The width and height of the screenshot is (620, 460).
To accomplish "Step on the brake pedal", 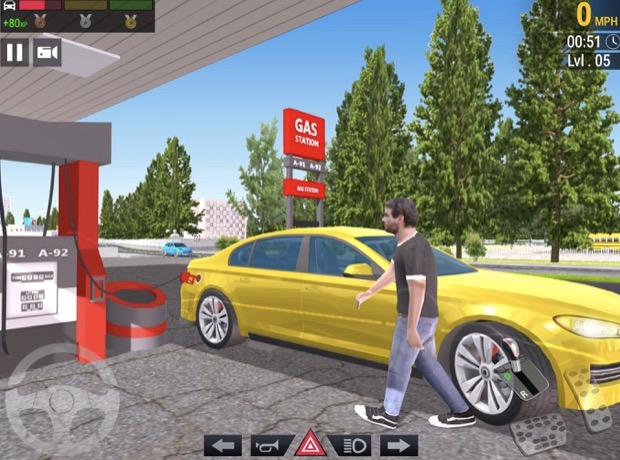I will tap(536, 432).
